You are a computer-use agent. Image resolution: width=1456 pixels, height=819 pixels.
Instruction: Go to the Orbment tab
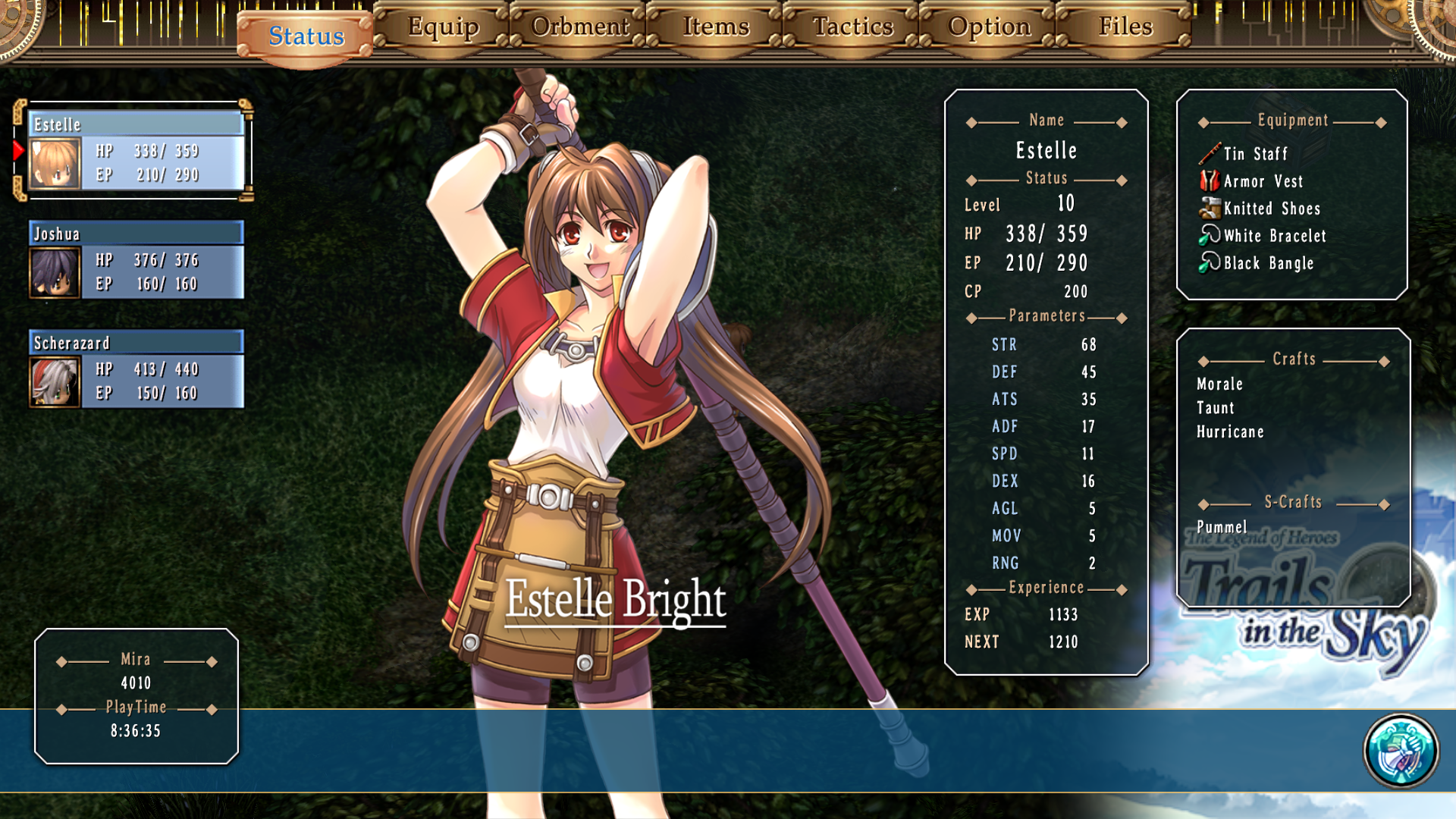580,27
